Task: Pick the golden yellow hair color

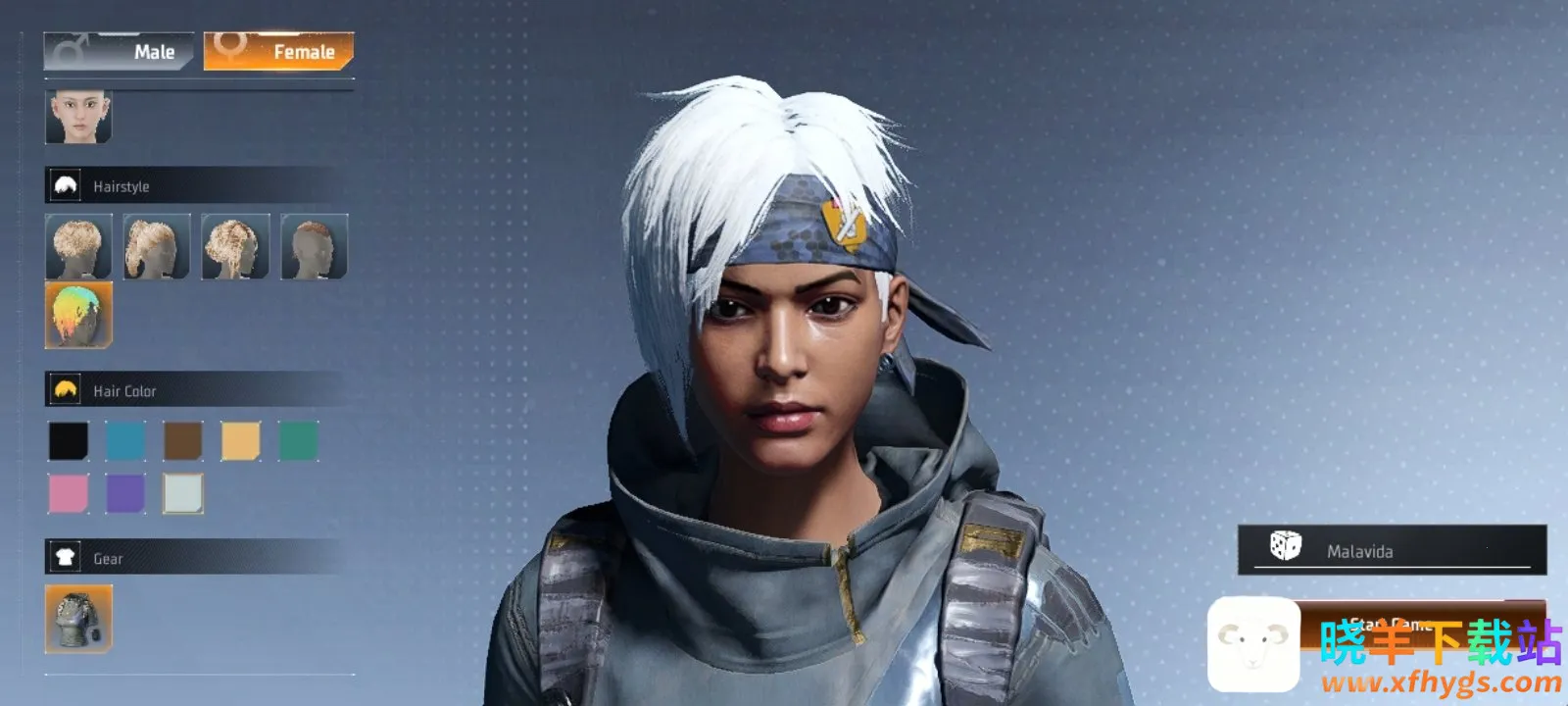Action: tap(240, 441)
